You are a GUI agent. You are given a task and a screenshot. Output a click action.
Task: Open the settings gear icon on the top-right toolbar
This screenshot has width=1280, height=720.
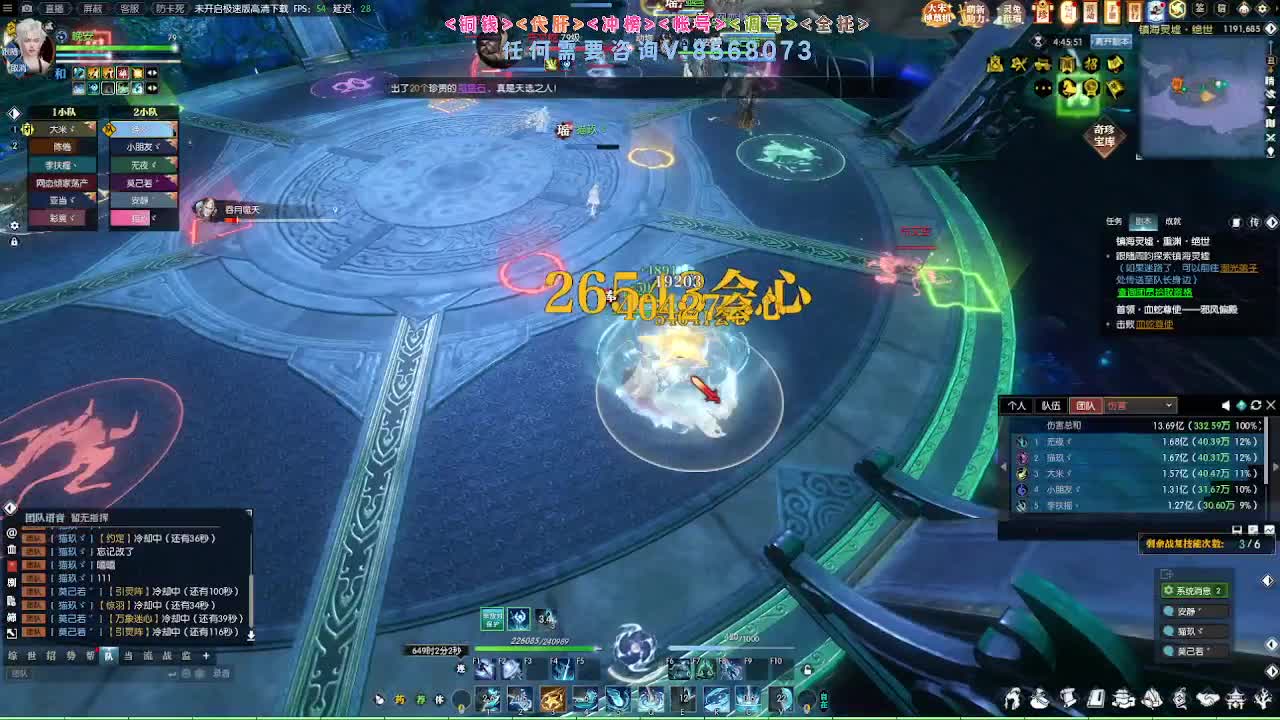pyautogui.click(x=1261, y=8)
